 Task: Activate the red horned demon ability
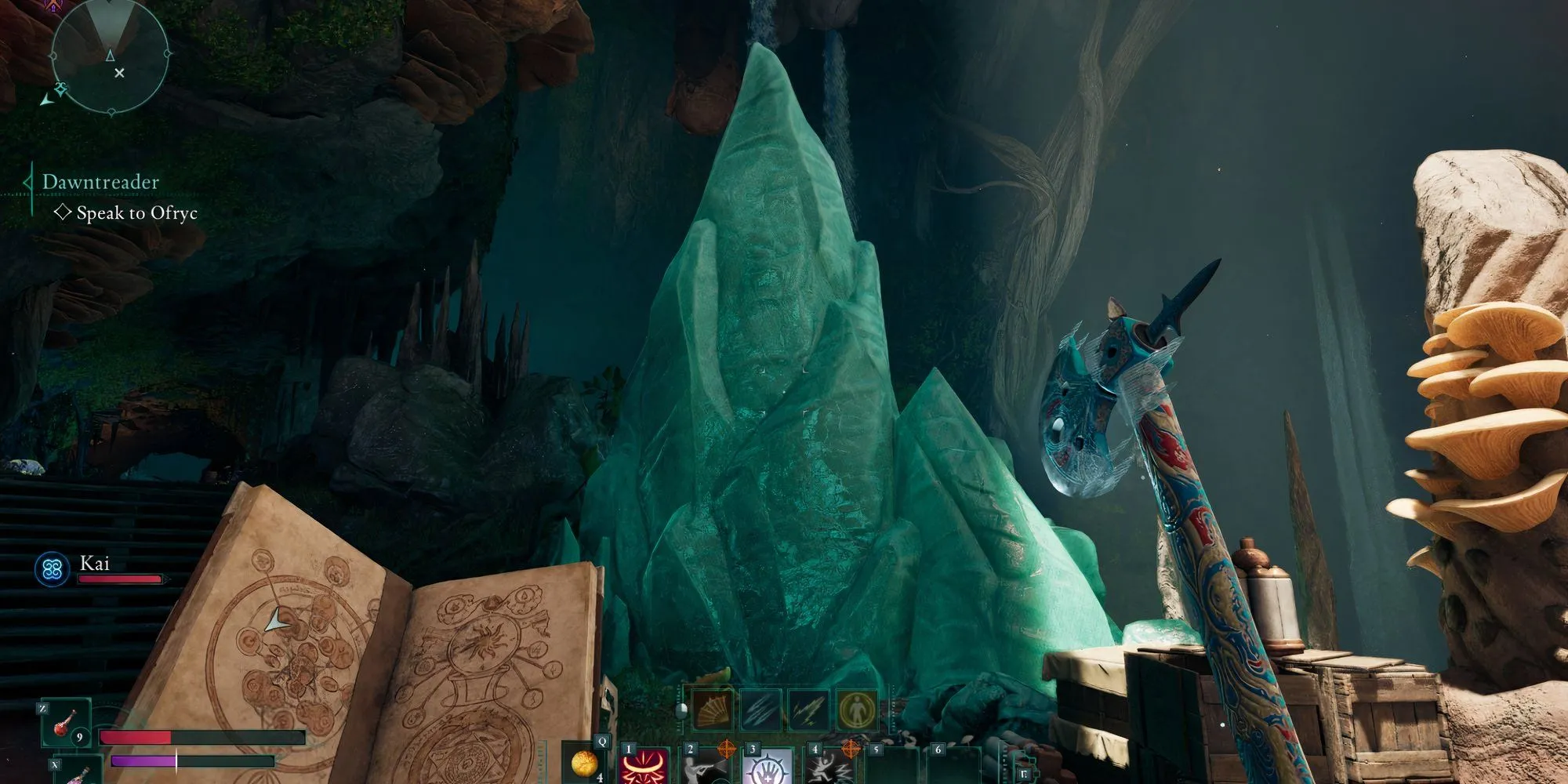click(x=644, y=766)
